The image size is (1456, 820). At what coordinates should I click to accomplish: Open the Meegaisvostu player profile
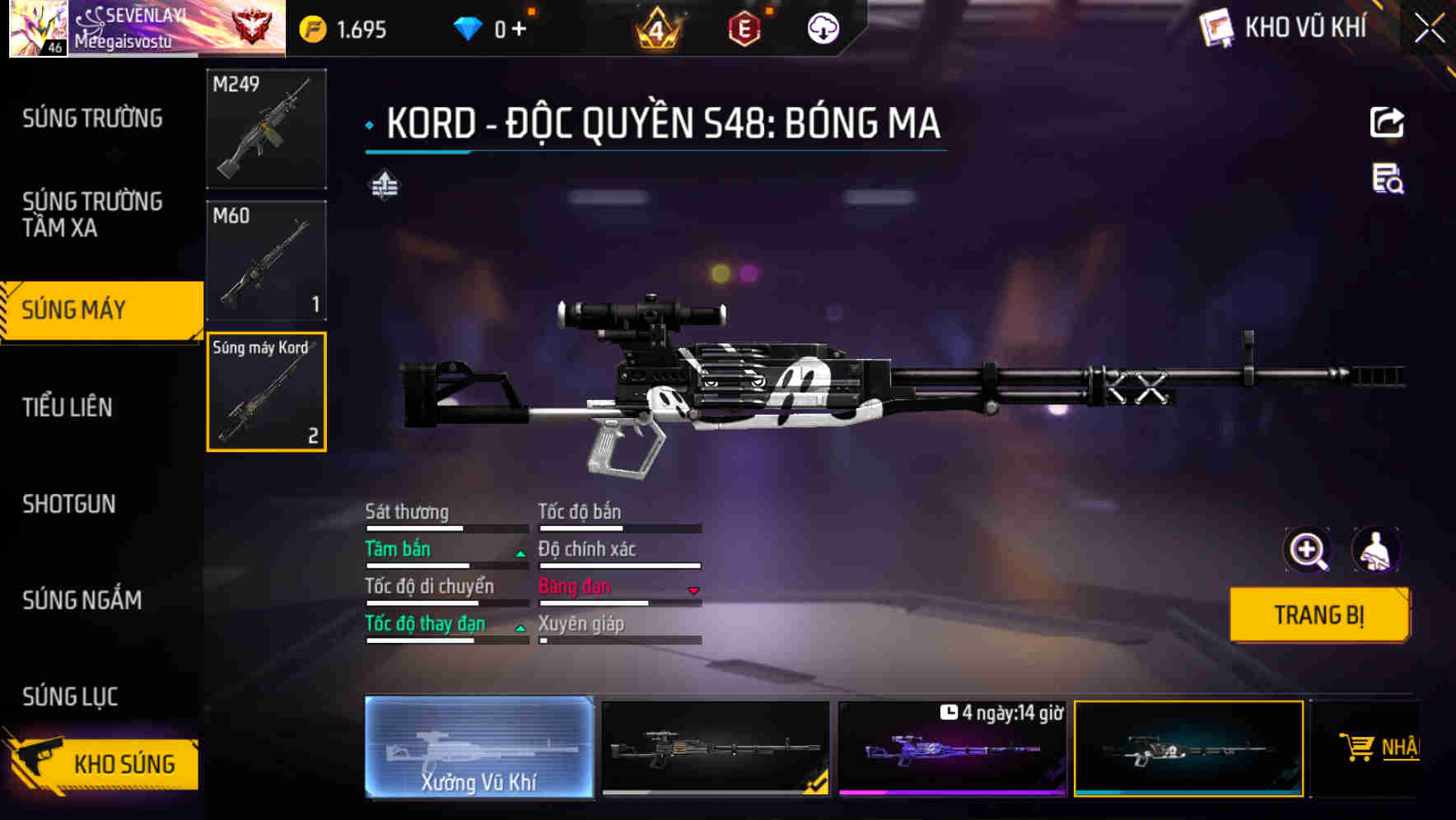tap(124, 30)
